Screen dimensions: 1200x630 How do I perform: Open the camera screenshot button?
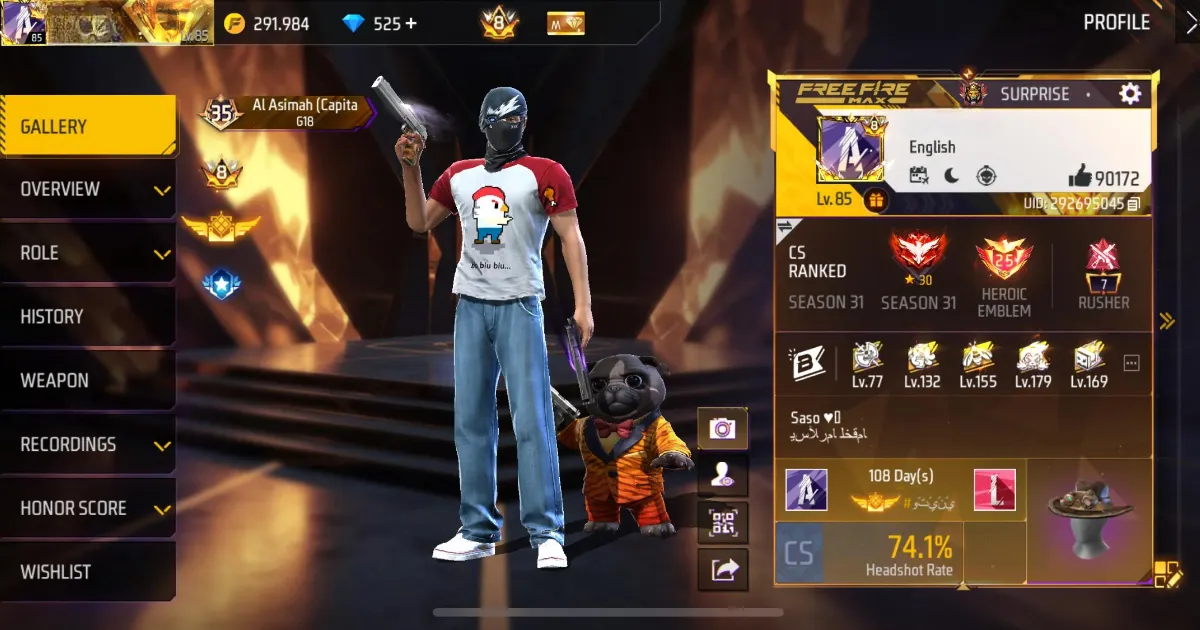tap(722, 429)
